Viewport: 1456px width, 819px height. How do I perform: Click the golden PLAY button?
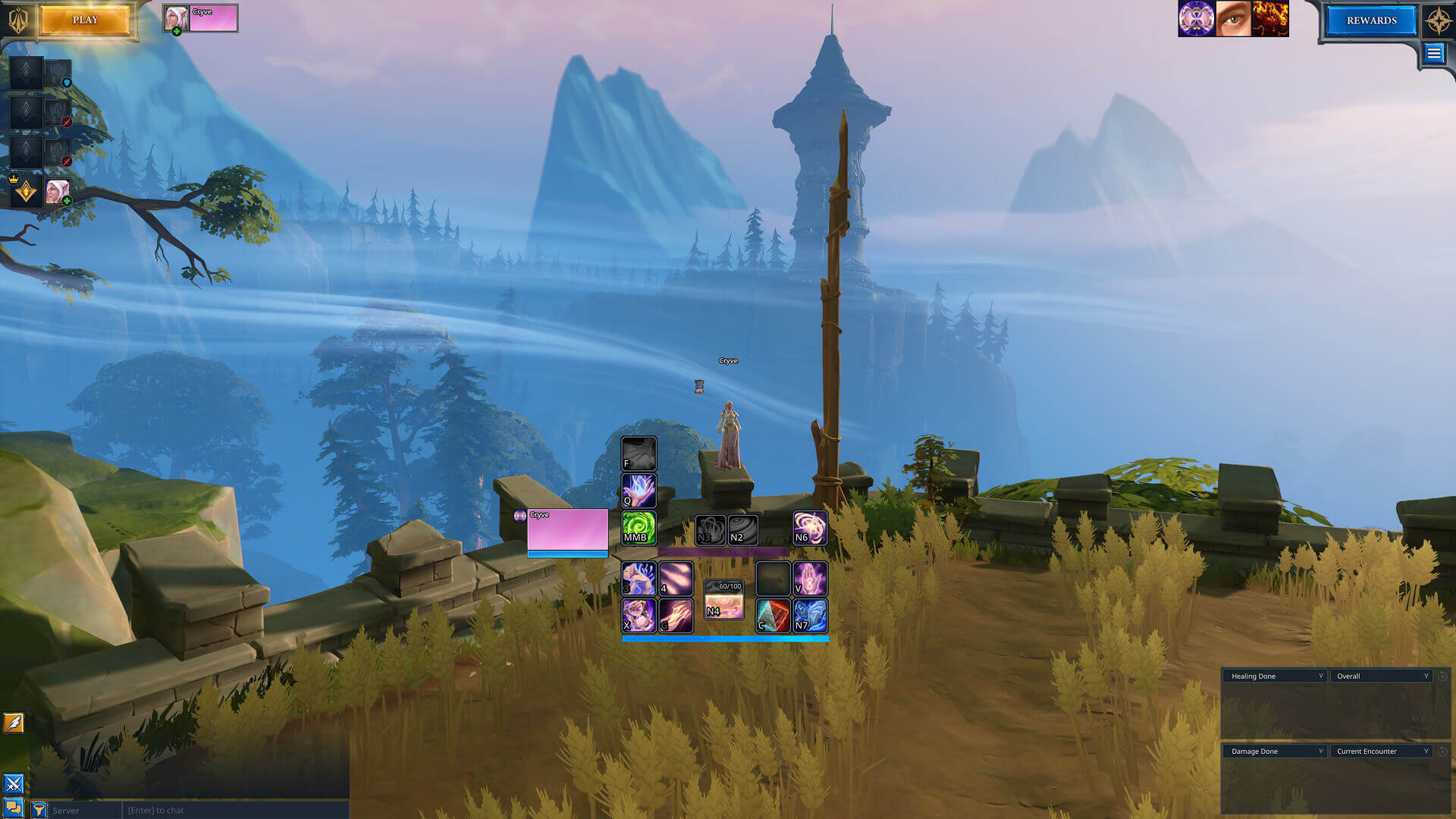85,20
